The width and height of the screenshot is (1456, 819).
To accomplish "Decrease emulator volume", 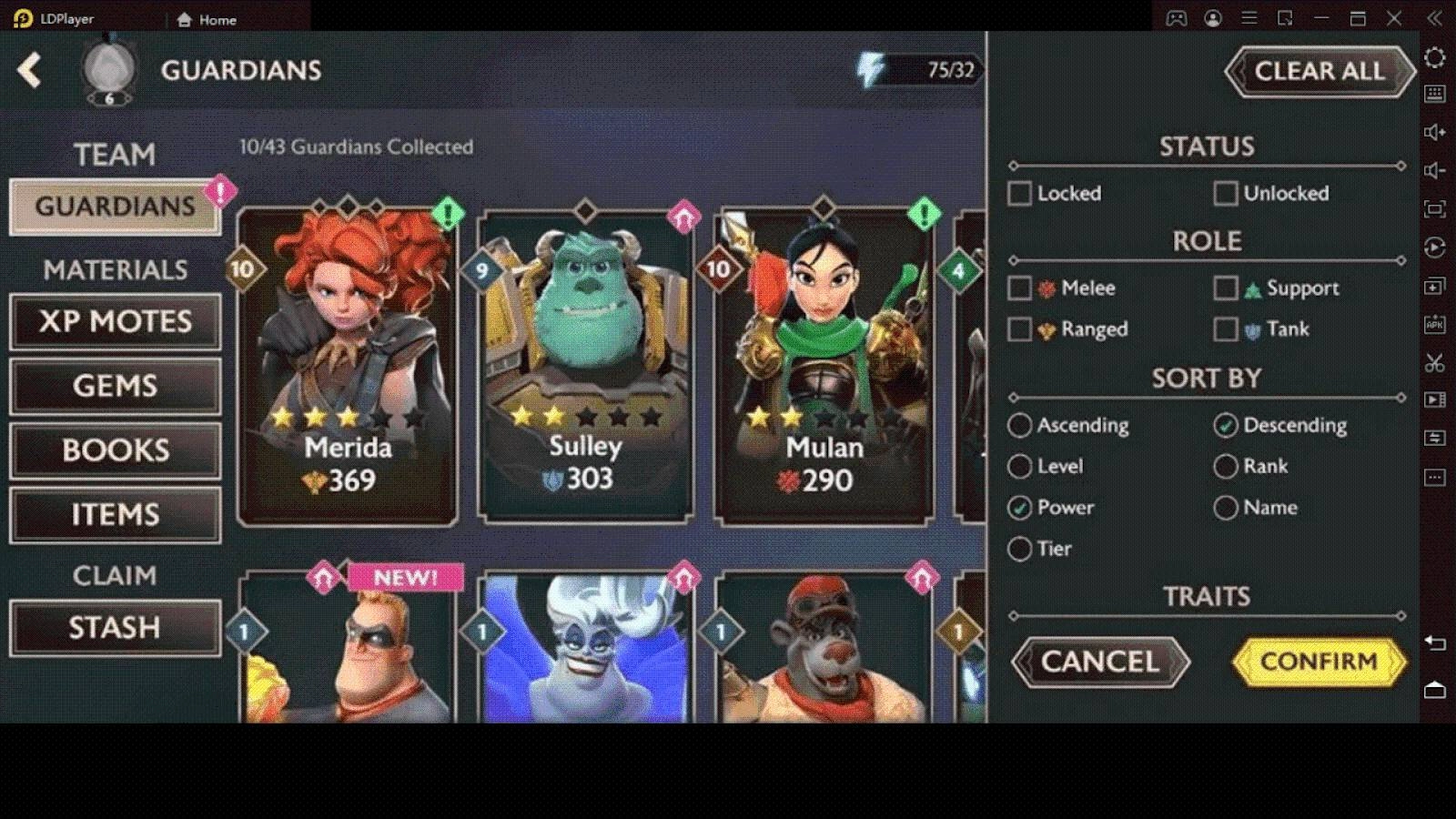I will tap(1436, 168).
